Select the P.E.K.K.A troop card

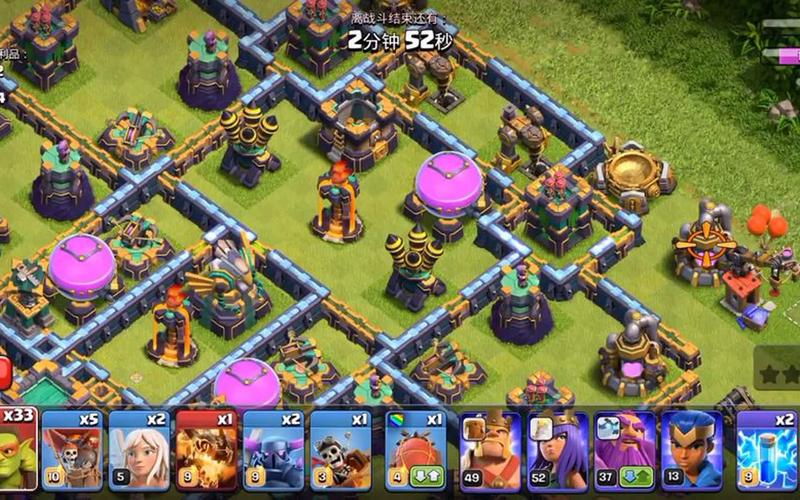tap(273, 450)
